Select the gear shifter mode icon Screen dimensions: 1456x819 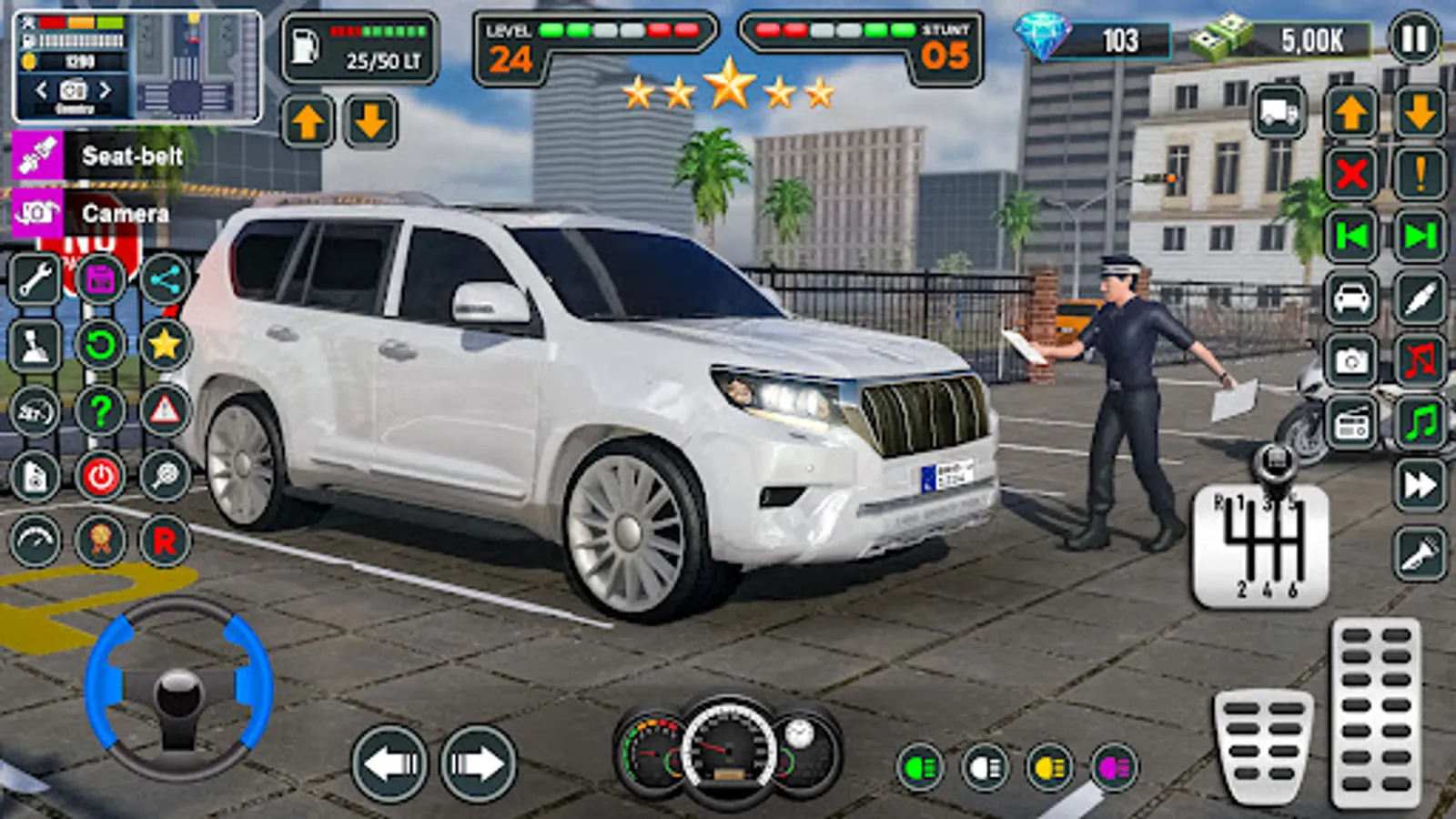click(33, 344)
